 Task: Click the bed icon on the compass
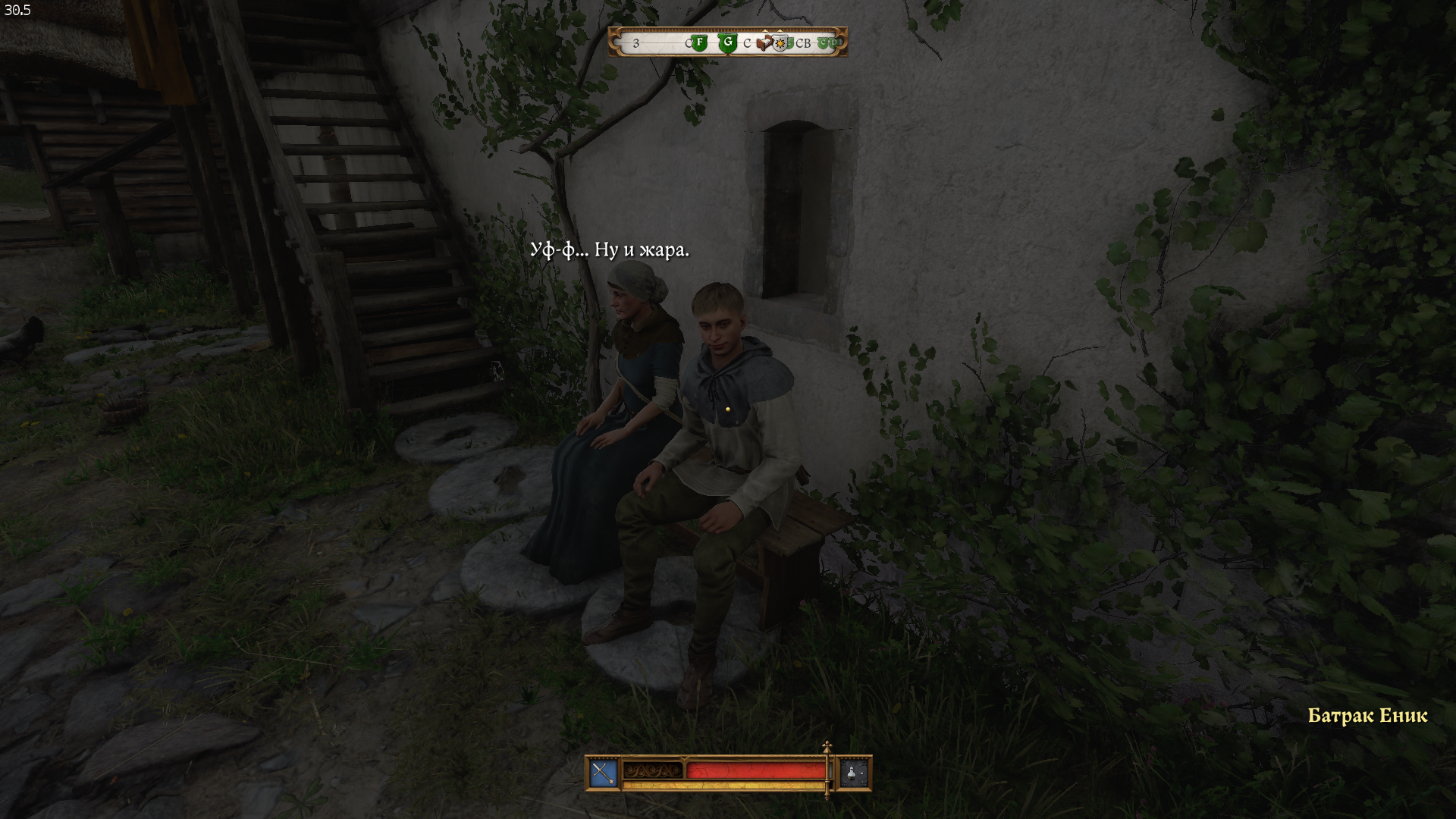pyautogui.click(x=764, y=42)
